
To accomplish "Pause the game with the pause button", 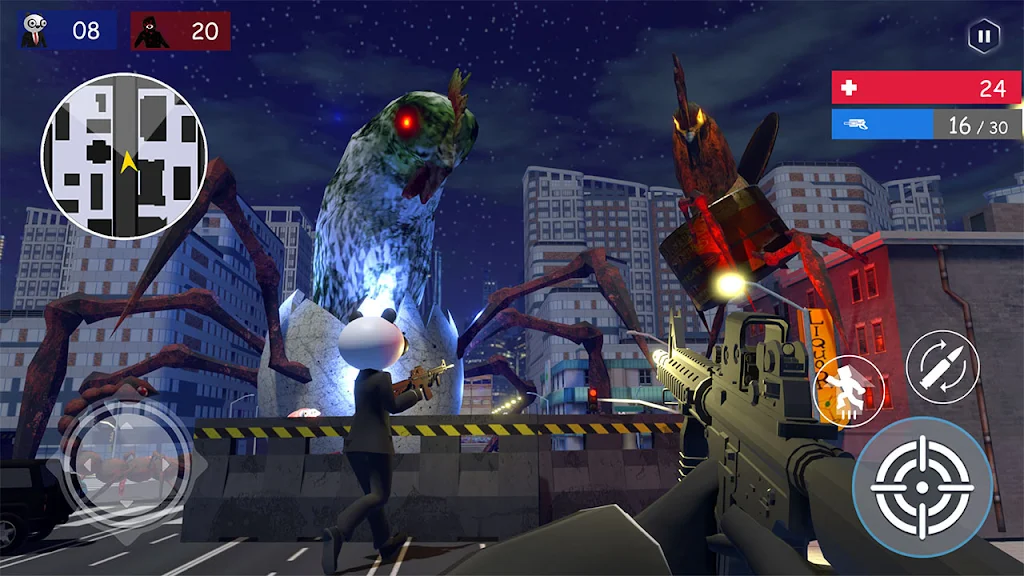I will tap(984, 37).
